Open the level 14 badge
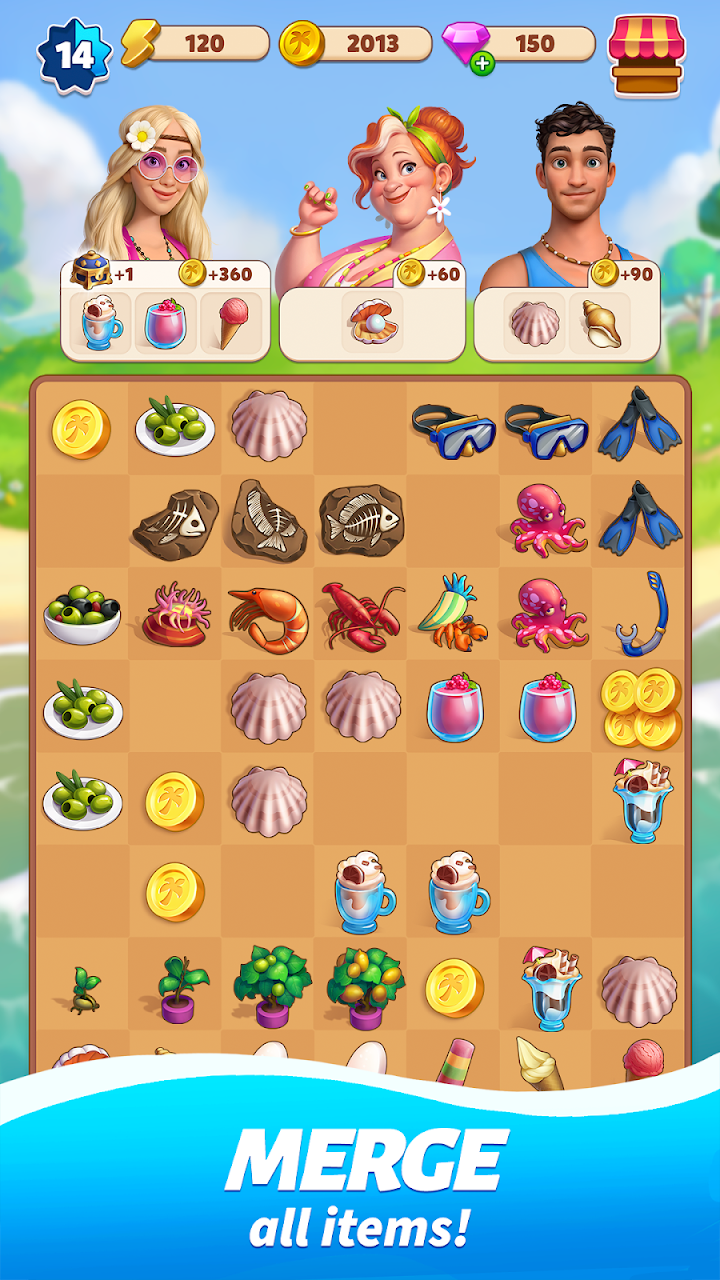 [74, 53]
